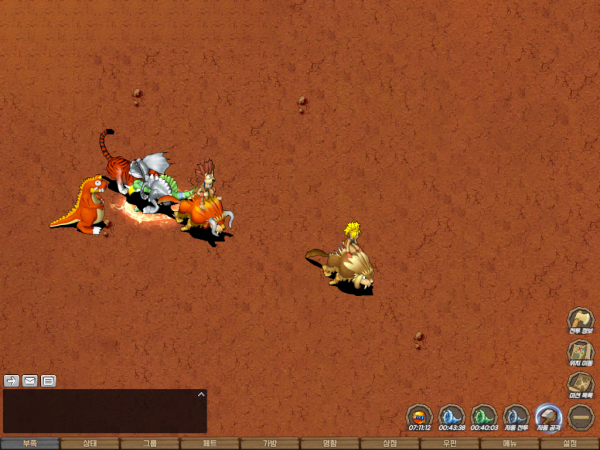Screen dimensions: 600x450
Task: Open the 위치 이동 map icon
Action: pos(581,353)
